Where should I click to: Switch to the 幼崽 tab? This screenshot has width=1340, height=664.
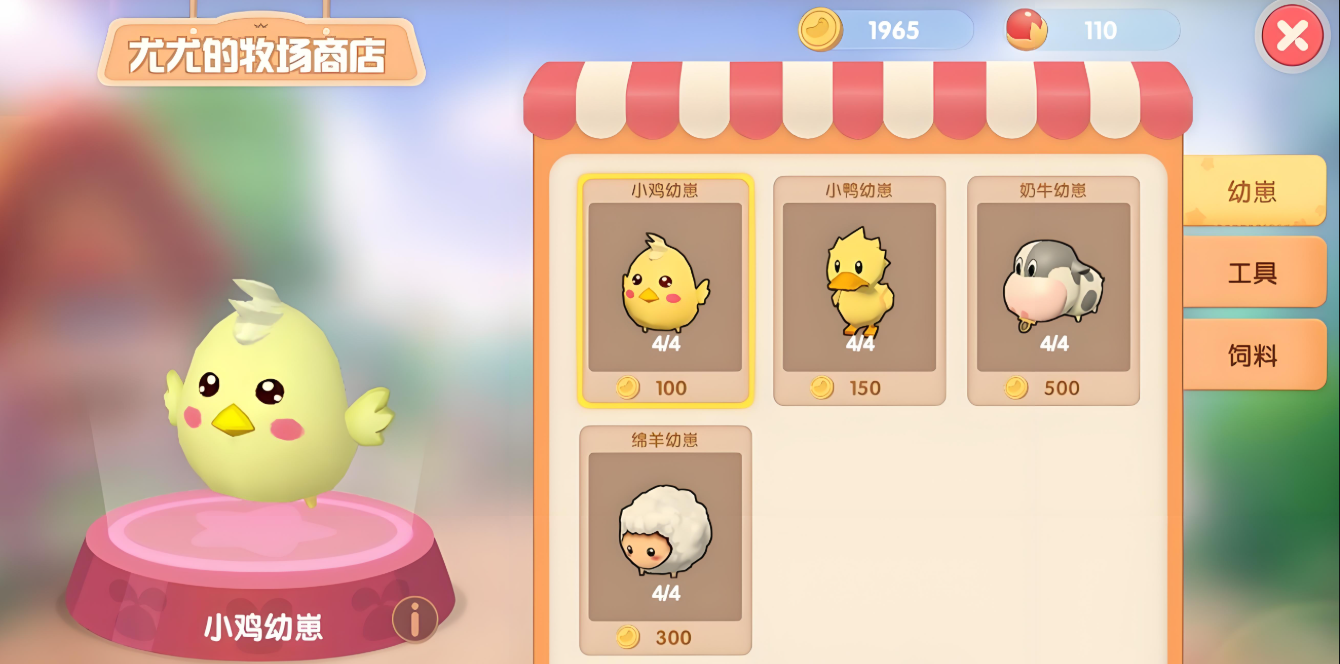click(x=1253, y=191)
